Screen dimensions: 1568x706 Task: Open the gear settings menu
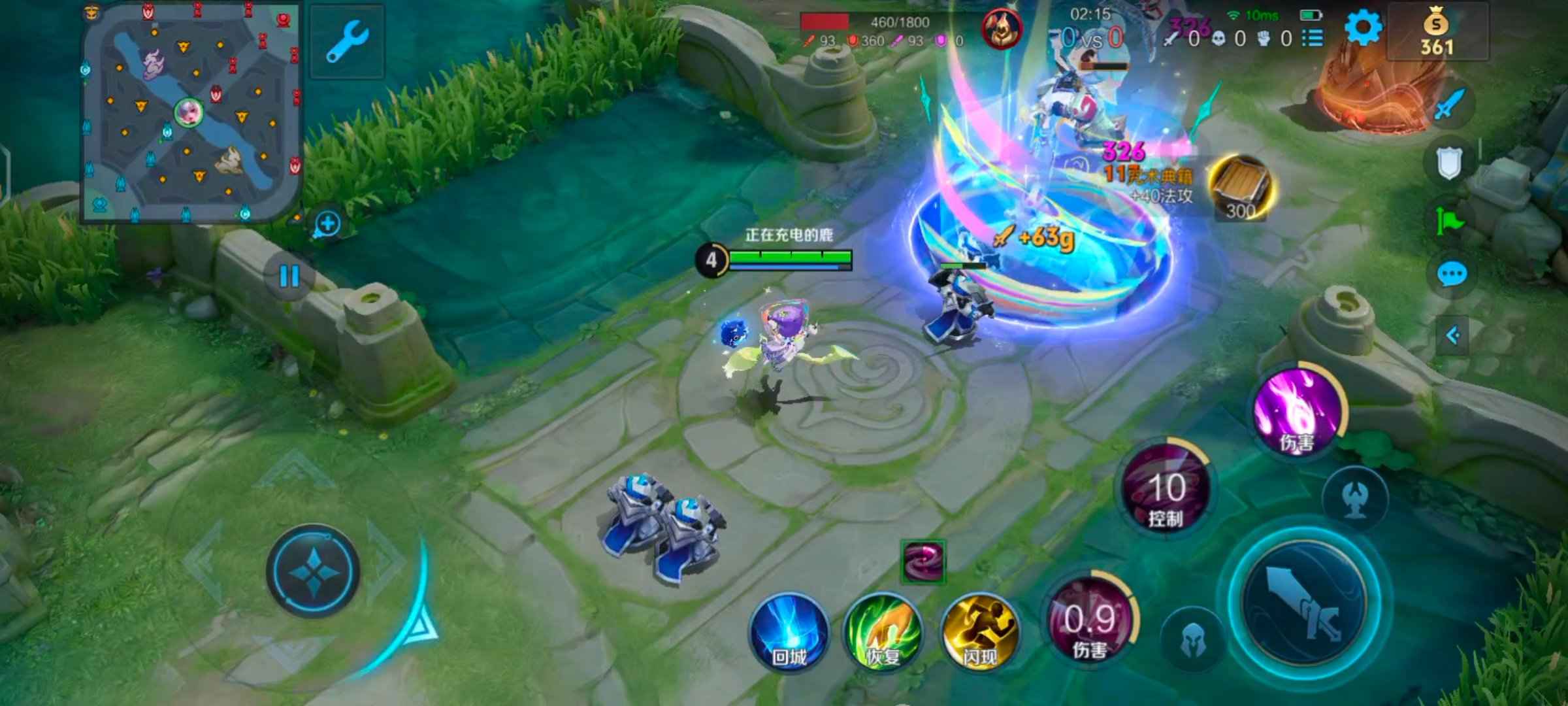point(1364,27)
